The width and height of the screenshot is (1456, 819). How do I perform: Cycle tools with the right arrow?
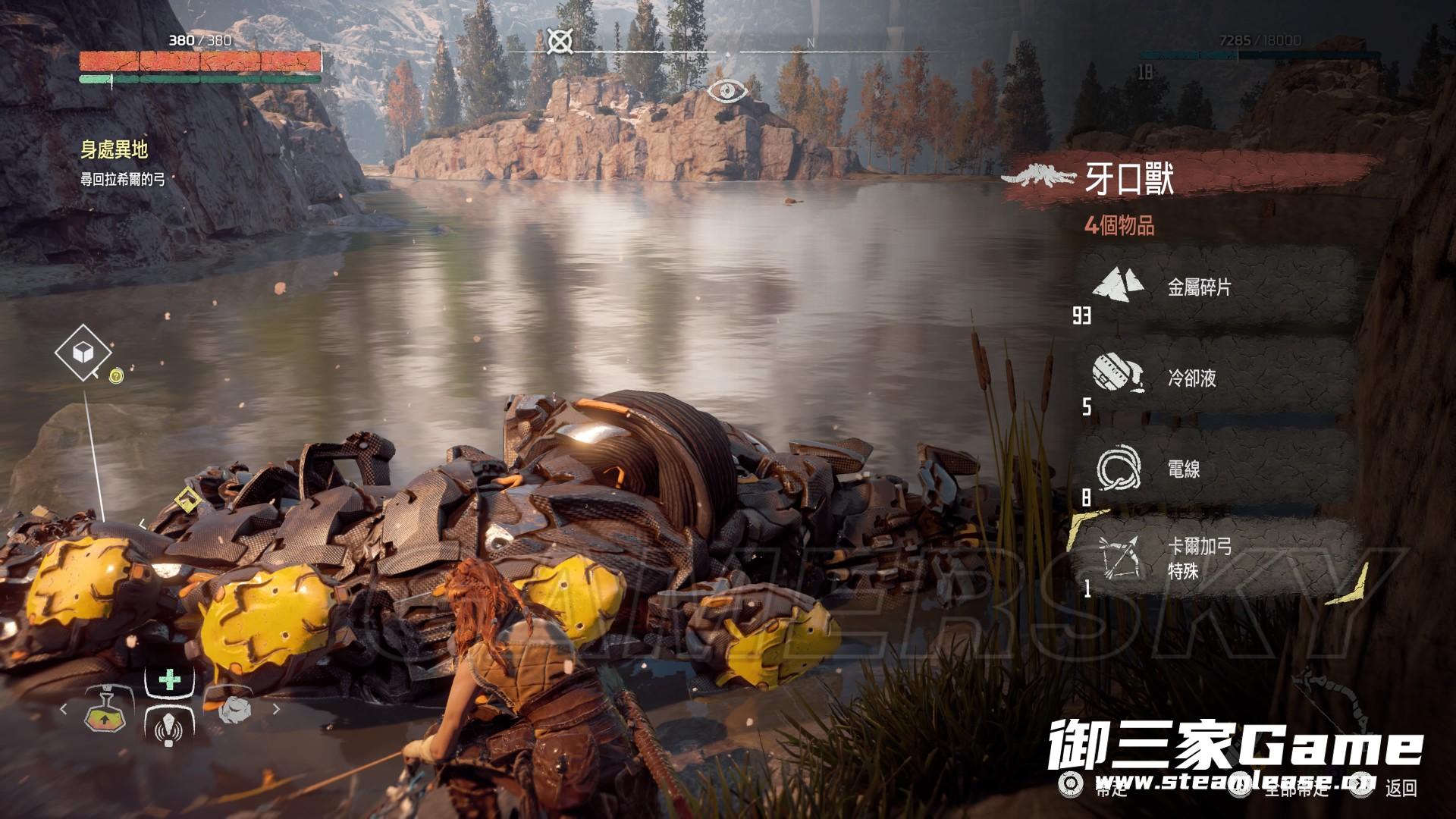click(x=276, y=710)
